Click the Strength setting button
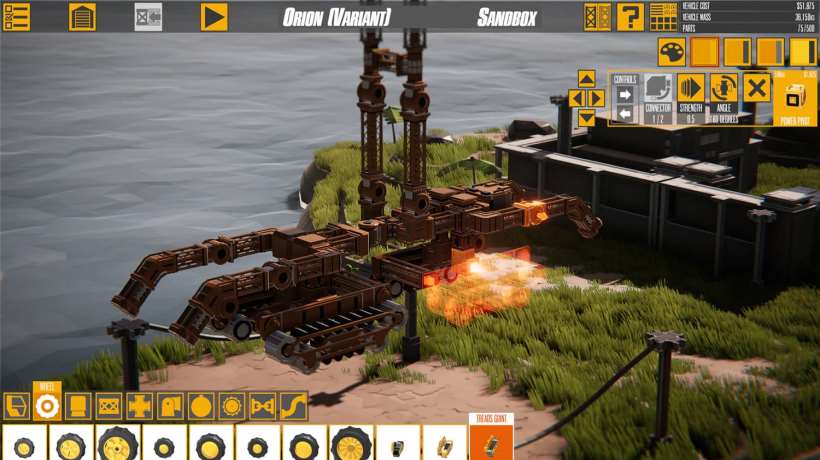This screenshot has height=460, width=820. tap(691, 87)
